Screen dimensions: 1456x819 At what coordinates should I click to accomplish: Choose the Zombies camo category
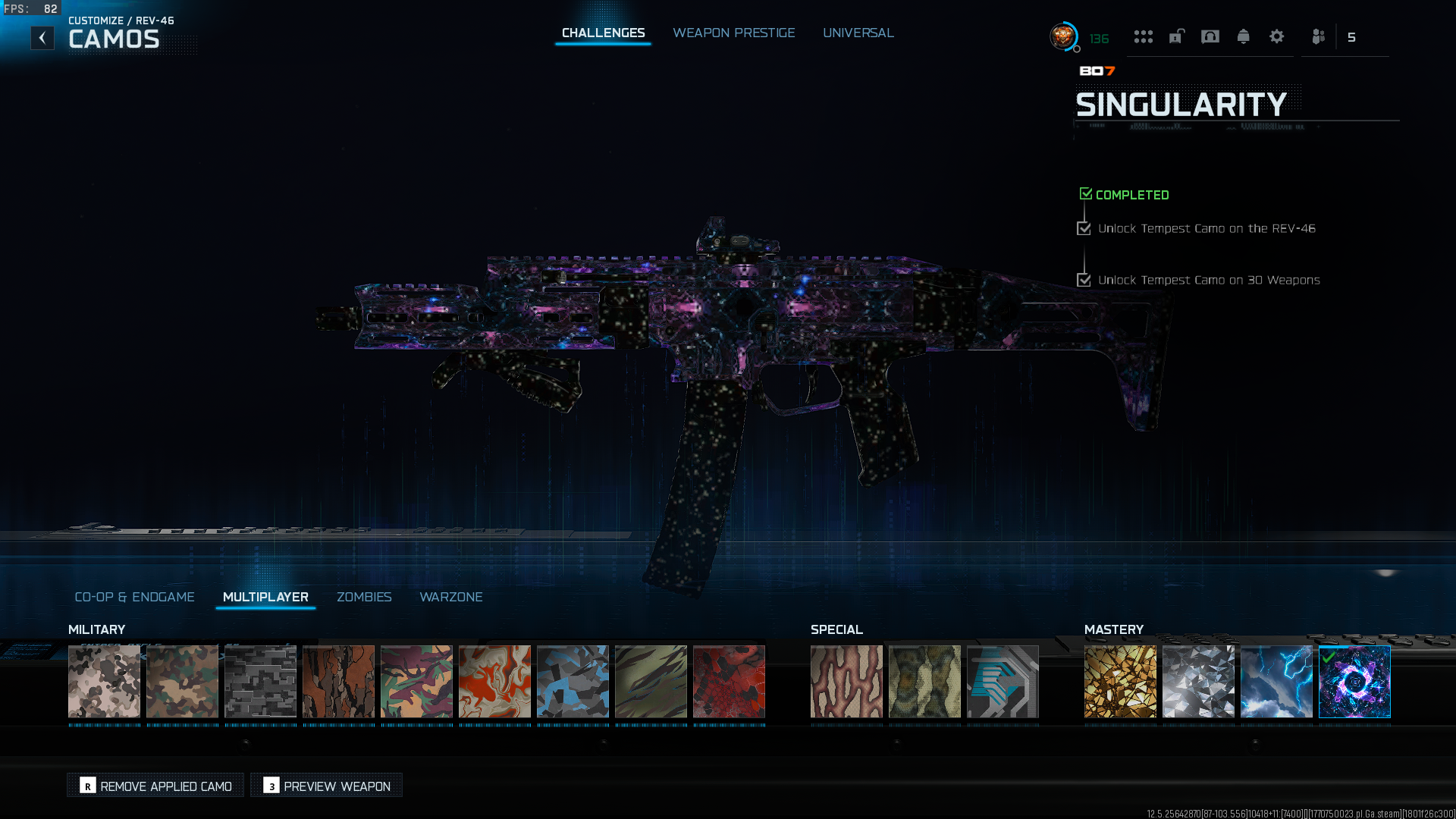point(364,597)
